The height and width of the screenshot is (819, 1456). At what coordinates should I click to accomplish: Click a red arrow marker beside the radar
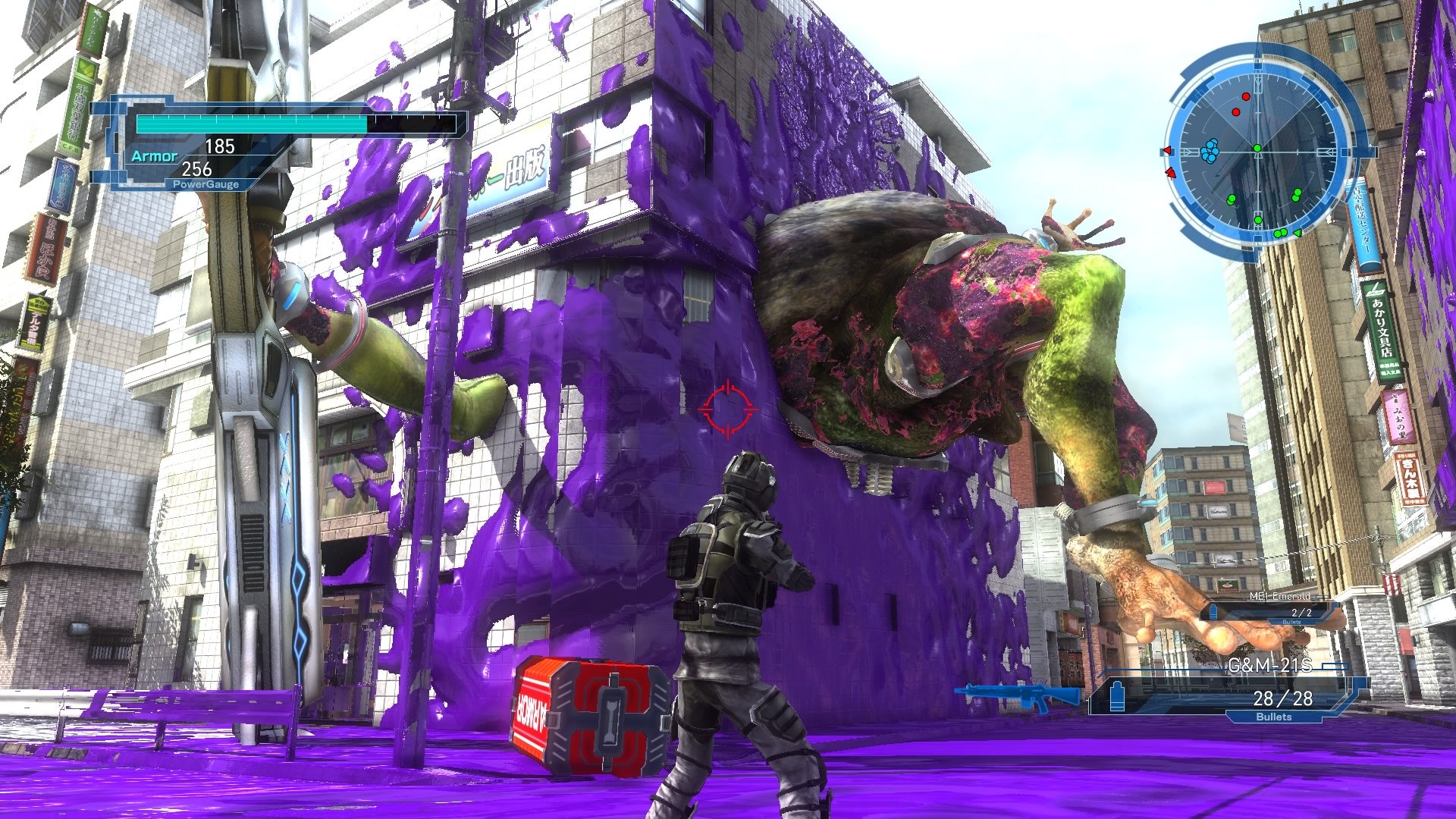1168,151
